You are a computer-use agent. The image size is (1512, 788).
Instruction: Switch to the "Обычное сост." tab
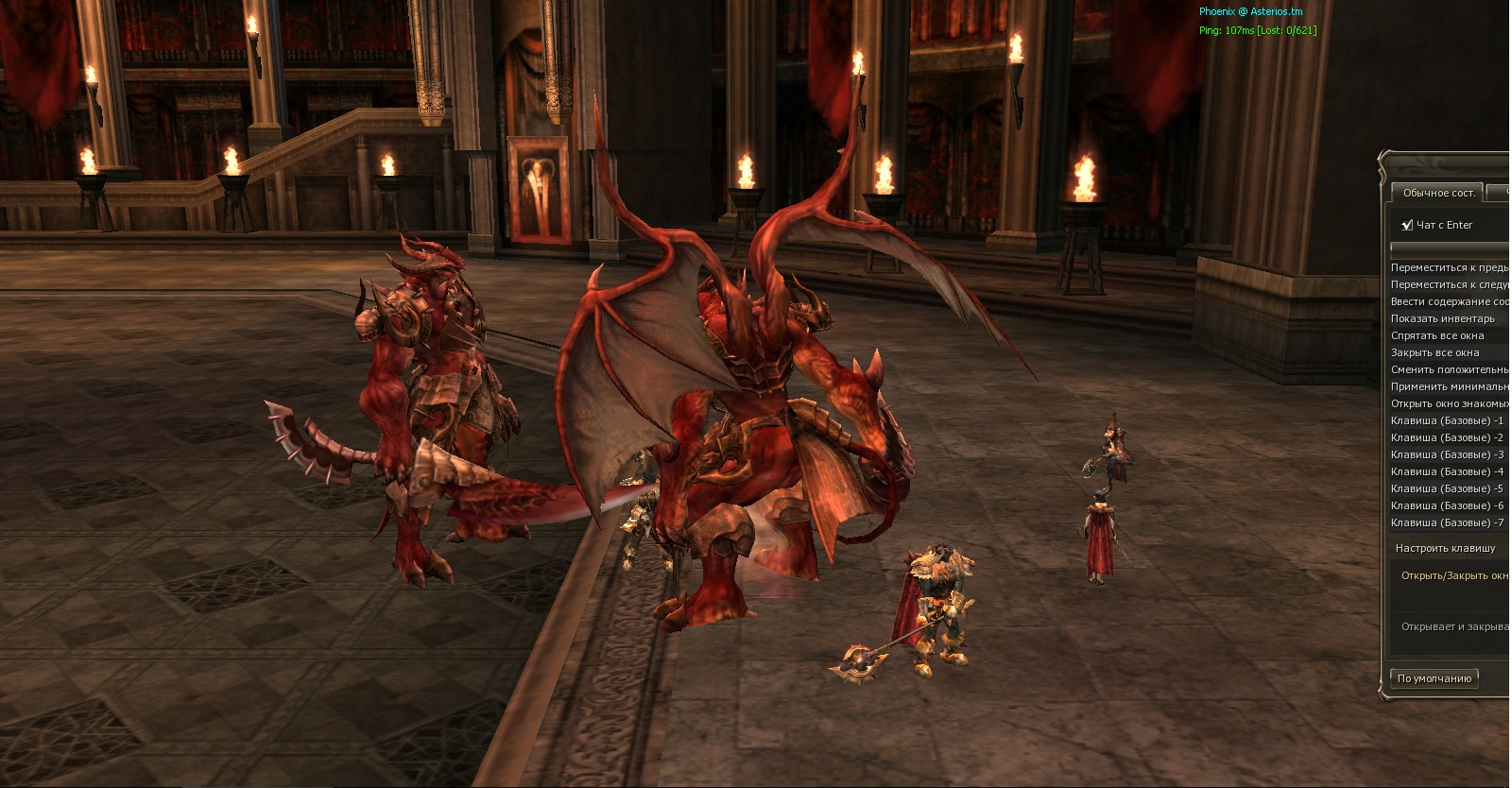click(1437, 193)
